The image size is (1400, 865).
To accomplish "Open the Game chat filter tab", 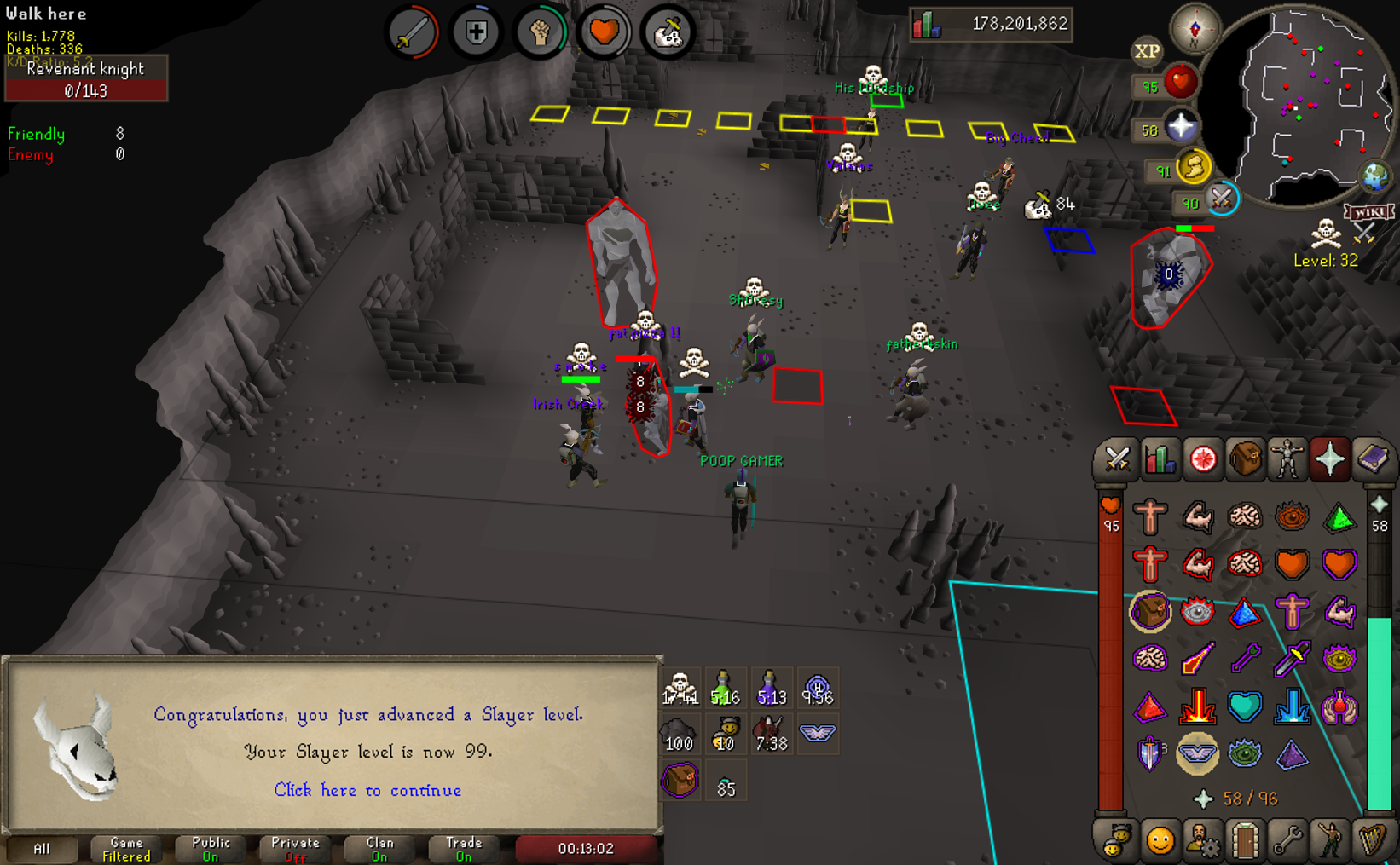I will 126,849.
